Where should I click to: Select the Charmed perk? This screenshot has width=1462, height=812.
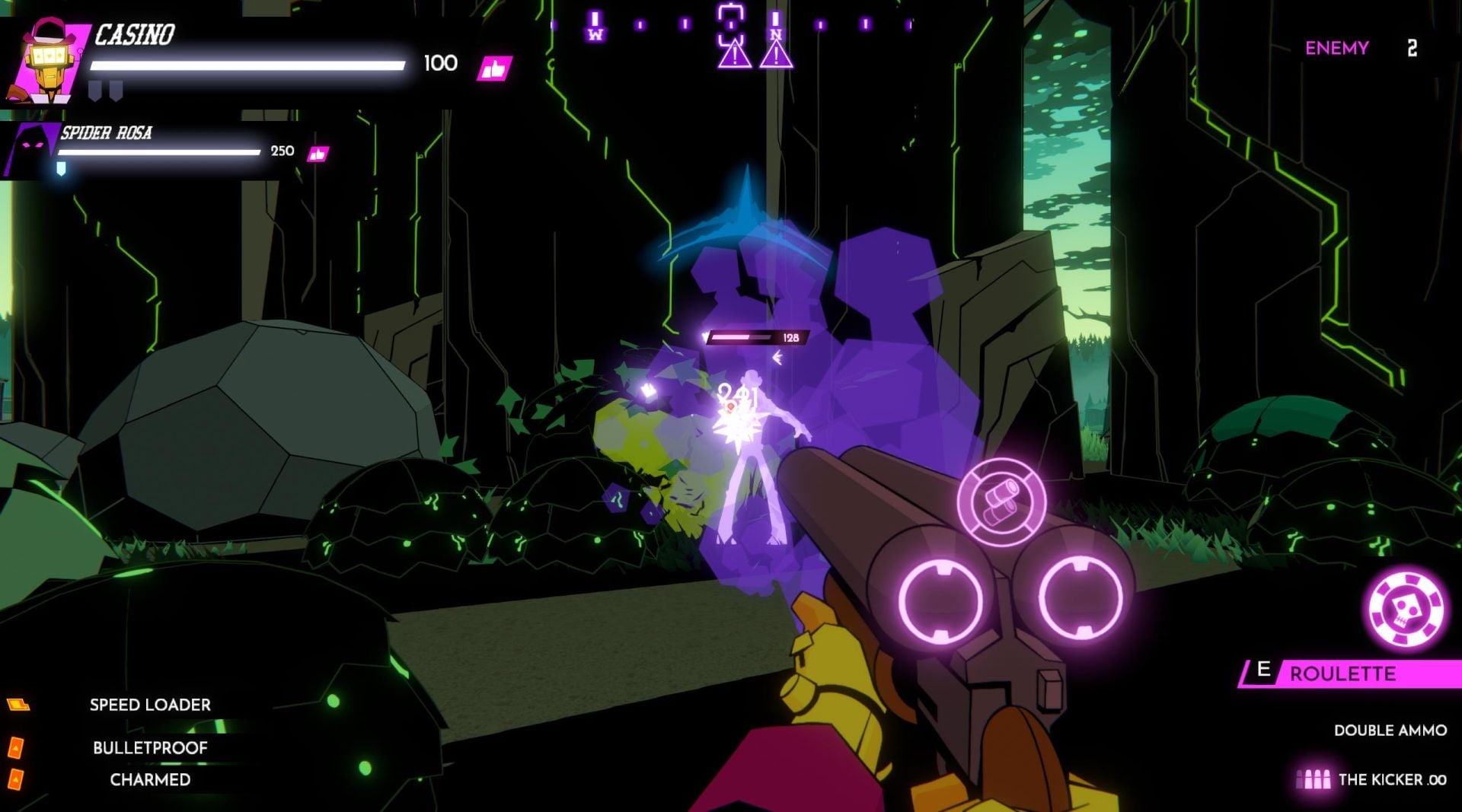point(150,779)
